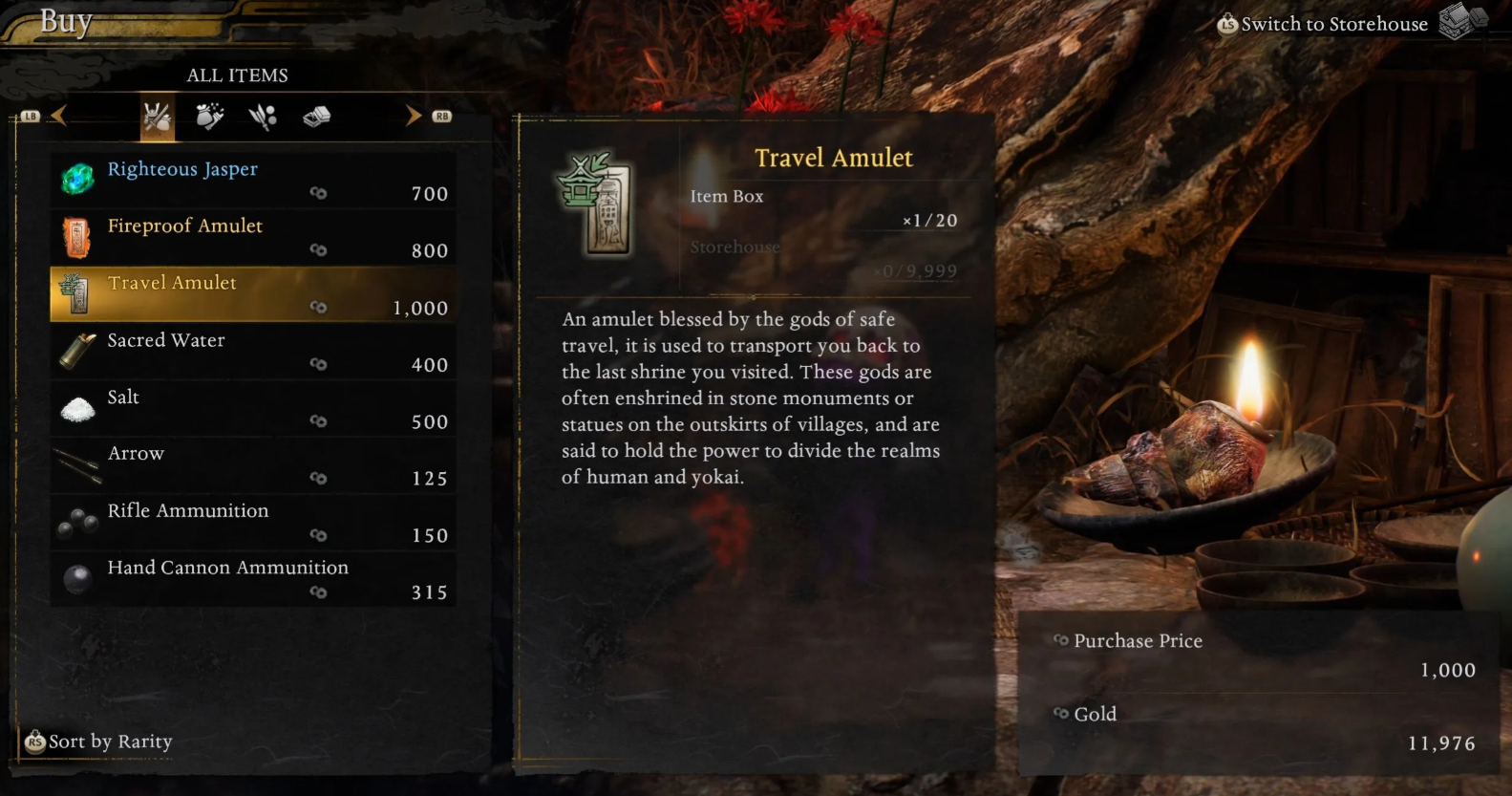Select Righteous Jasper in the item list
Image resolution: width=1512 pixels, height=796 pixels.
click(x=252, y=181)
